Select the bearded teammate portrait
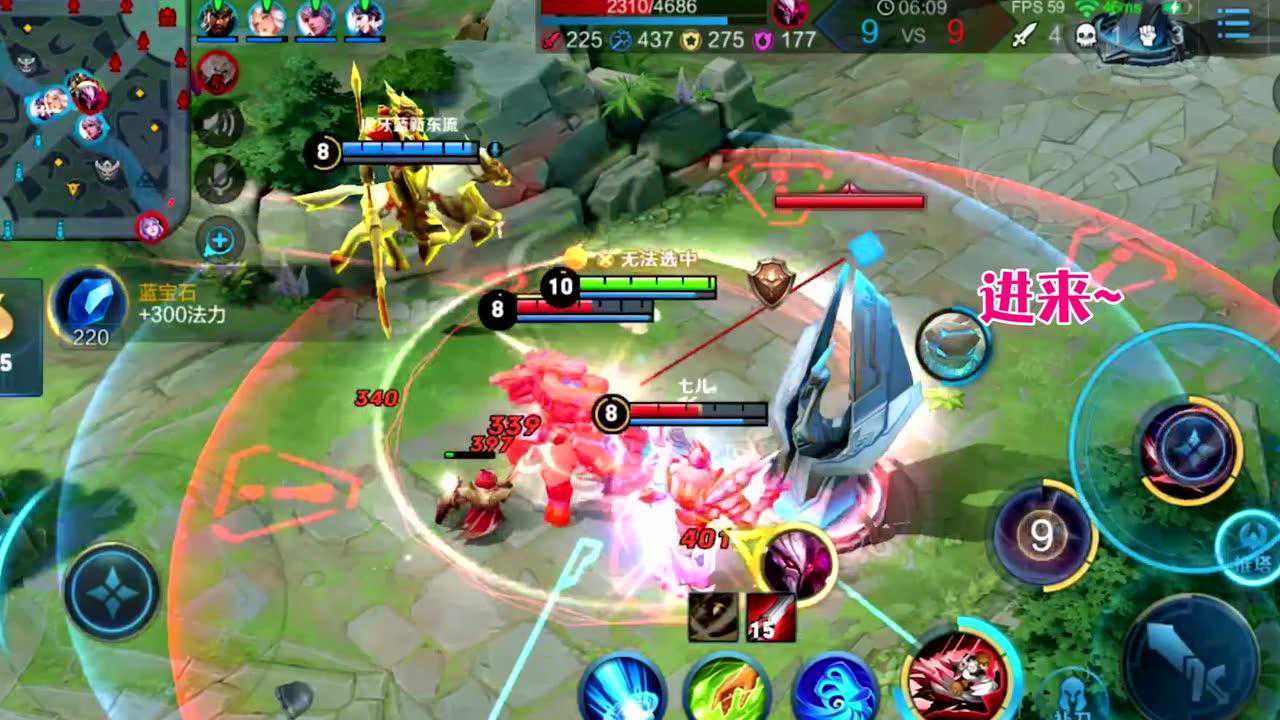Viewport: 1280px width, 720px height. click(x=217, y=20)
